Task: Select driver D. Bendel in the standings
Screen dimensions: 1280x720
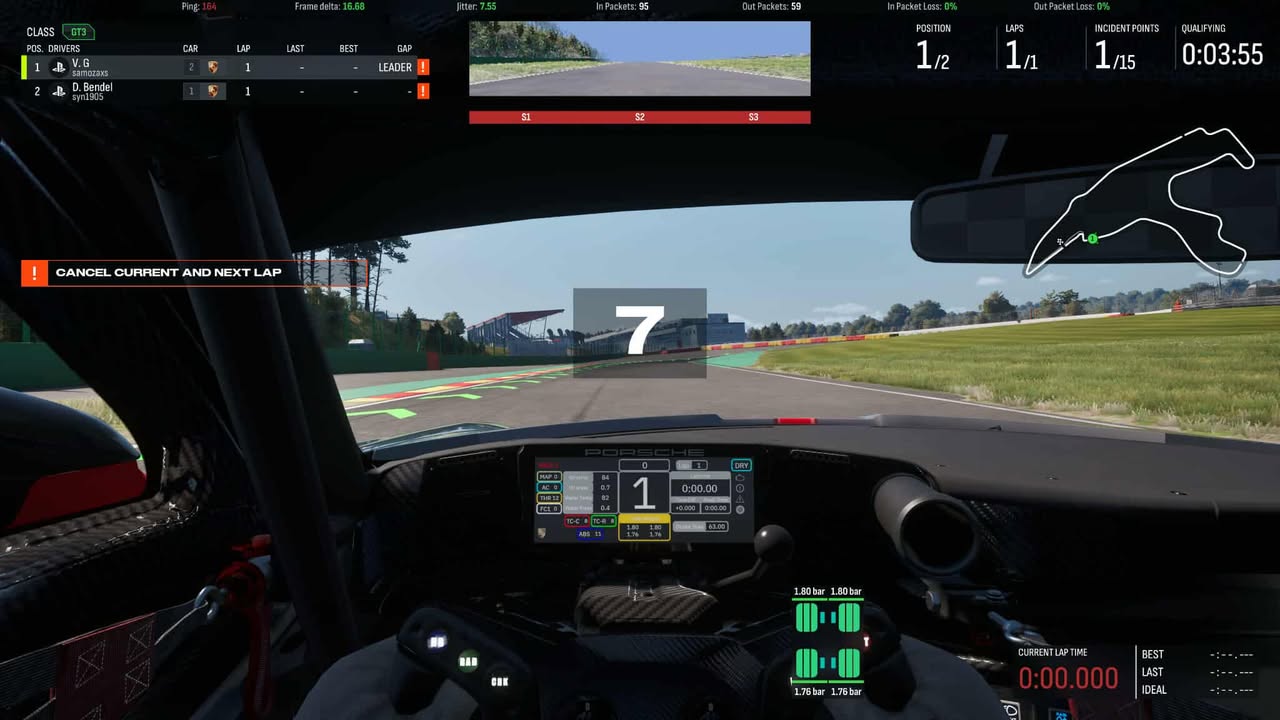Action: pos(92,91)
